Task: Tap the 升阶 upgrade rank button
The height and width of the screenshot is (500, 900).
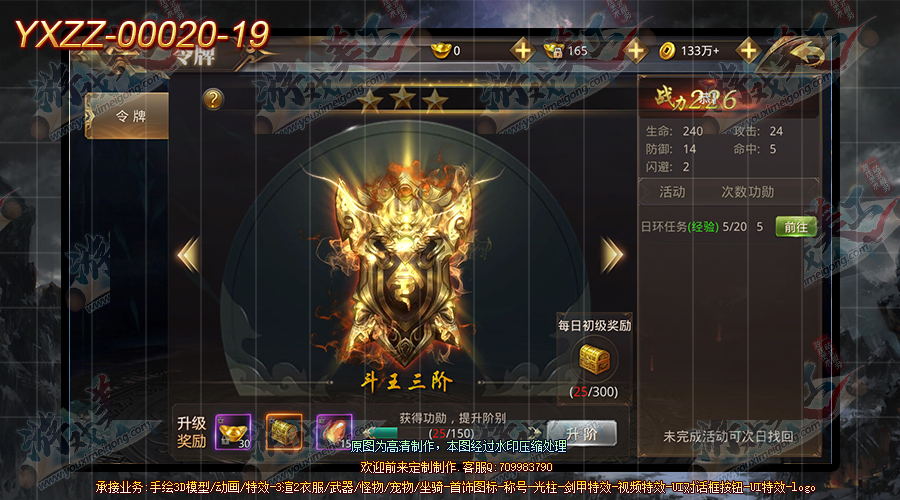Action: [581, 433]
